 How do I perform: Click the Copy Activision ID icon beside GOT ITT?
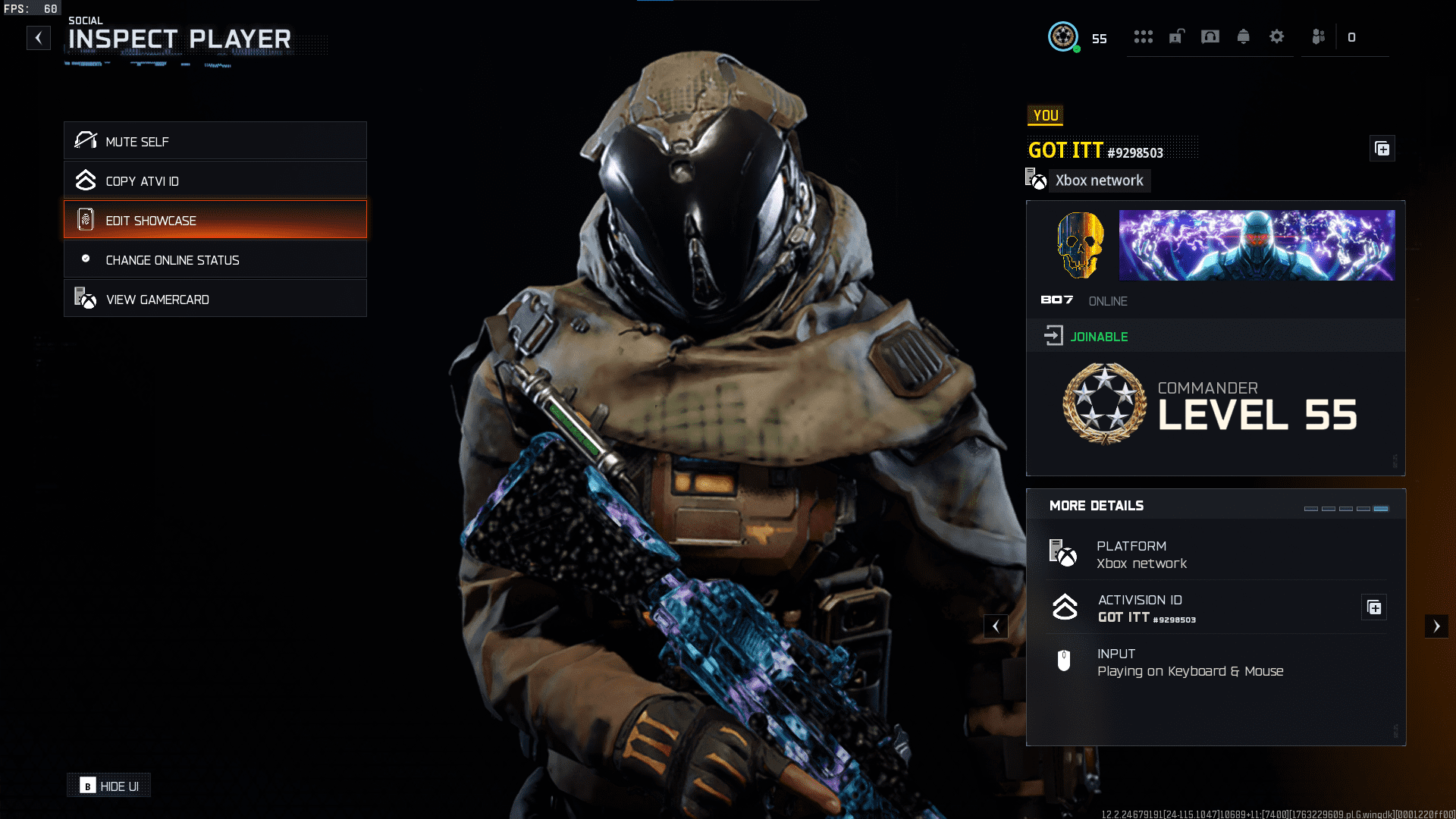coord(1382,149)
